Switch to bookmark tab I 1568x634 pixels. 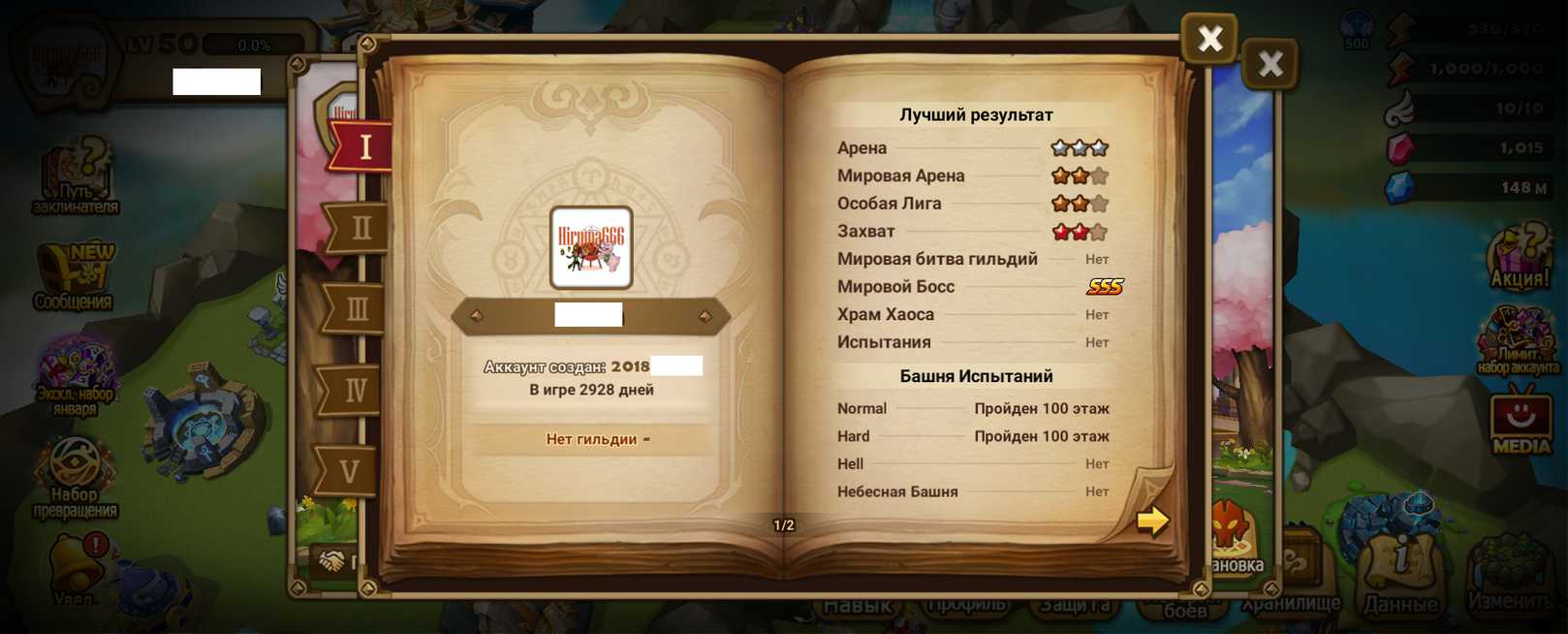pos(364,147)
